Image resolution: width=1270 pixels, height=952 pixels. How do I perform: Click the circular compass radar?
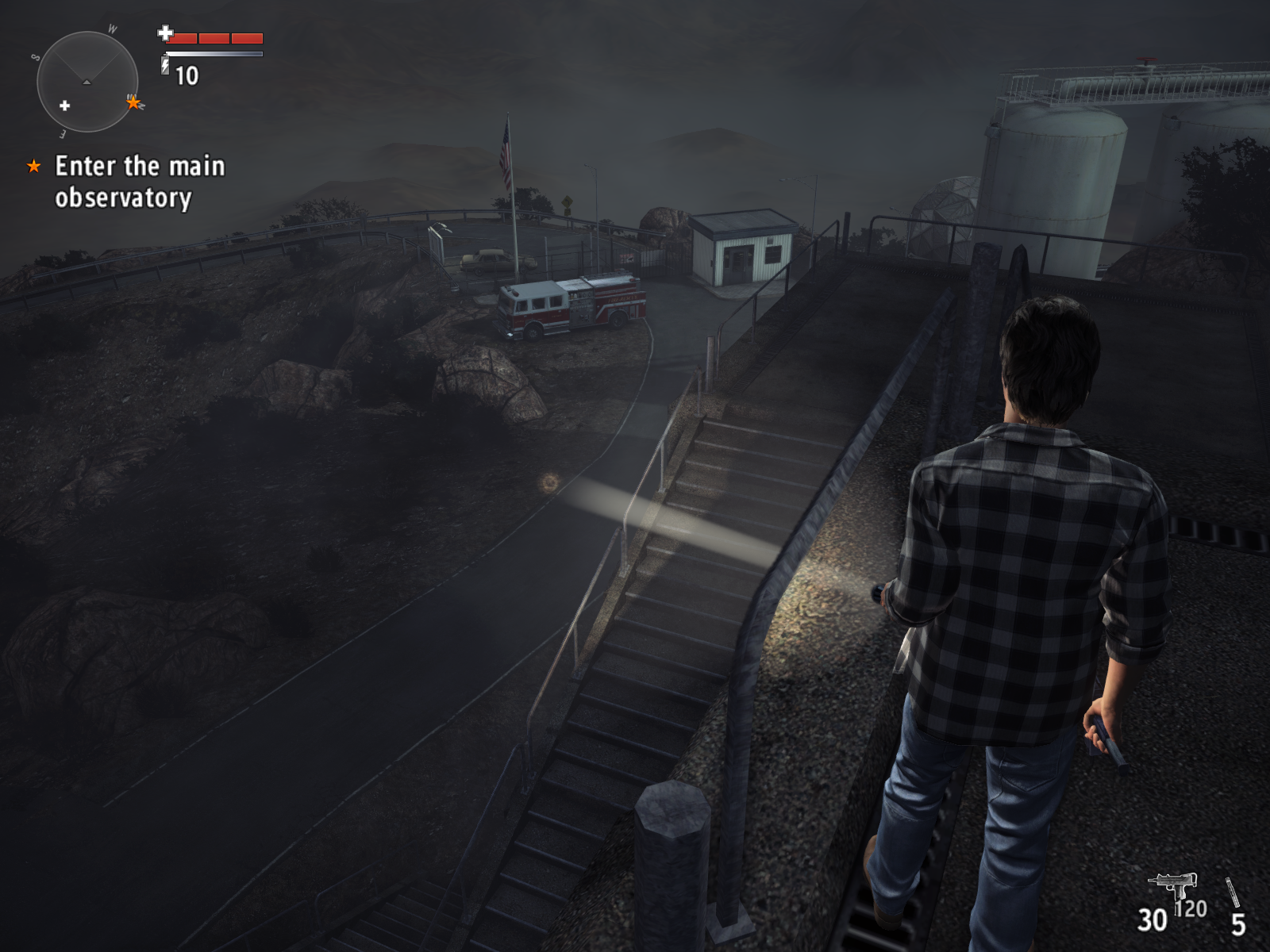tap(87, 82)
